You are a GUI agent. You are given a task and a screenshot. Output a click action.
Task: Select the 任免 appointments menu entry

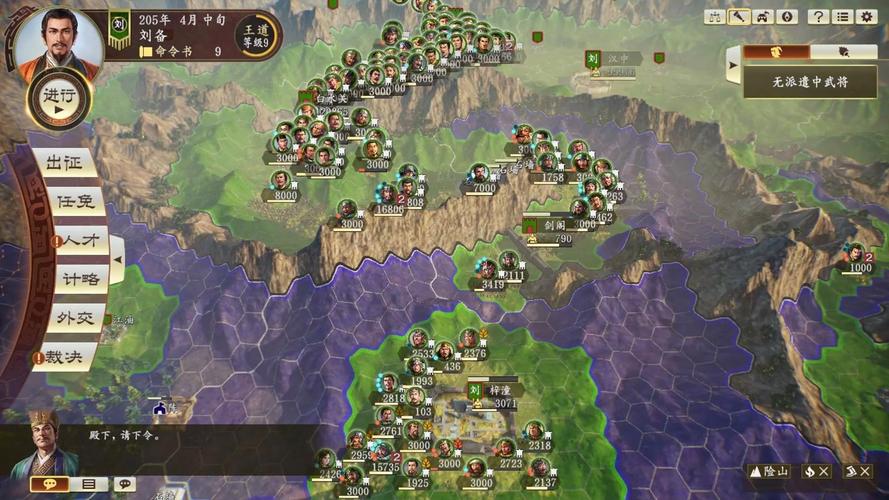76,202
